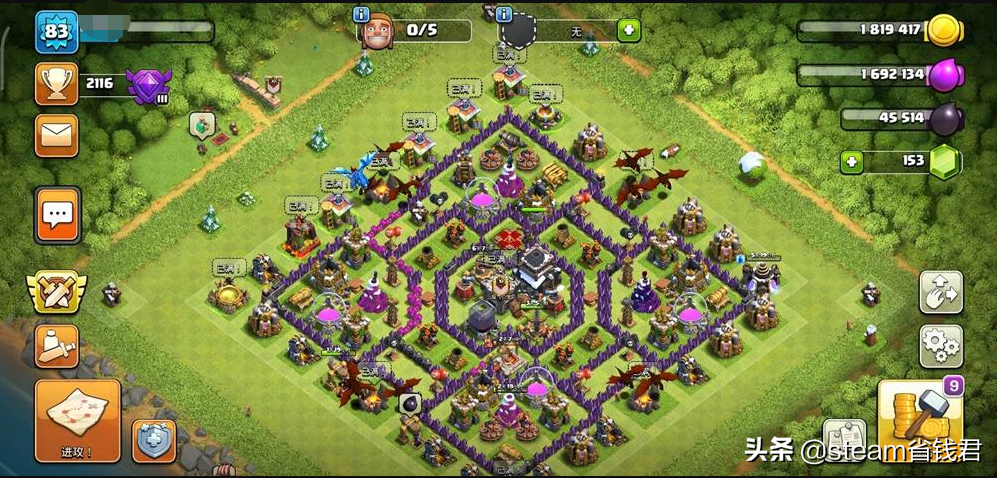
Task: Open the info icon above the shield
Action: click(x=504, y=14)
